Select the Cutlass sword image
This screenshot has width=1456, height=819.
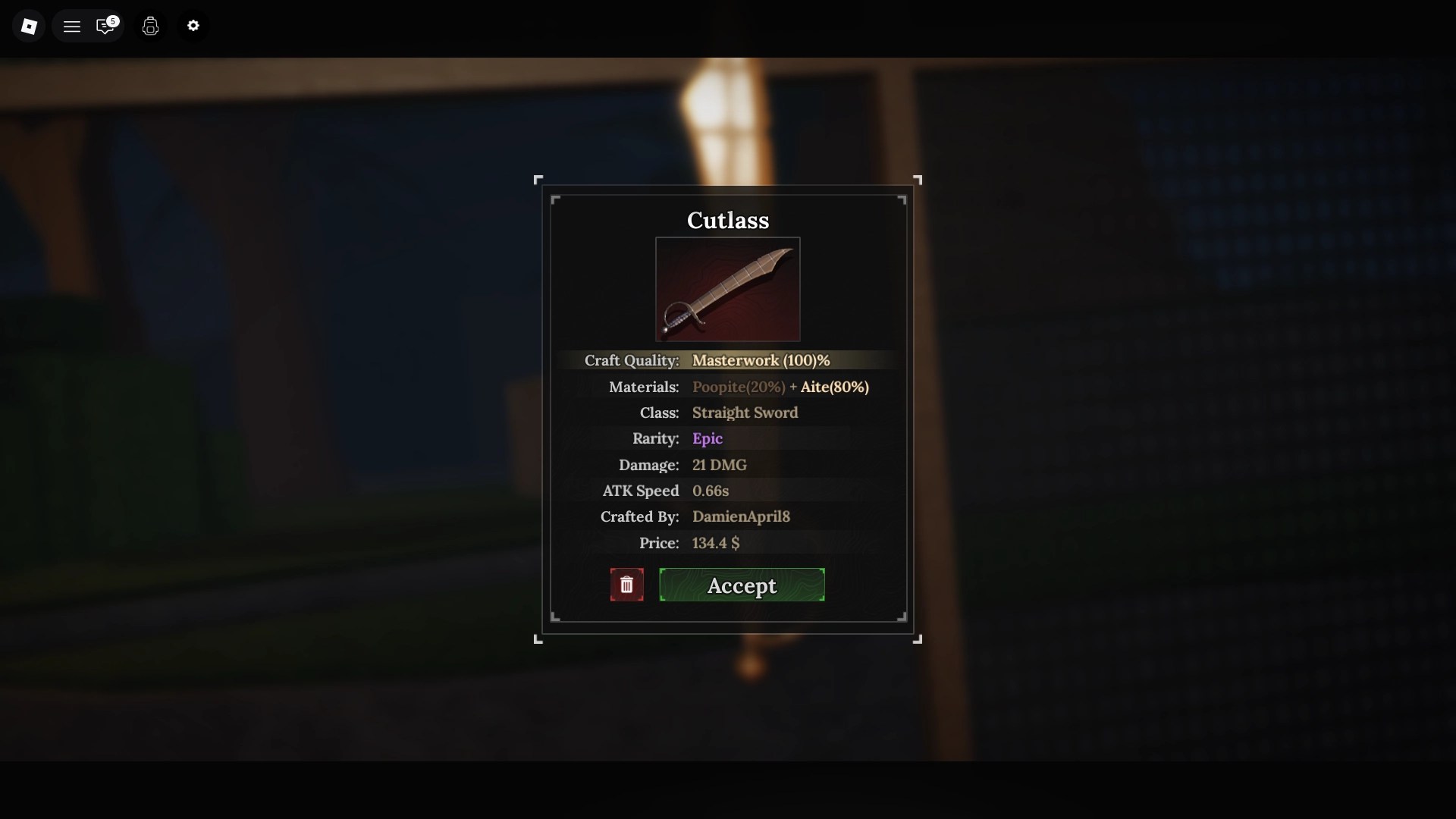click(x=727, y=290)
